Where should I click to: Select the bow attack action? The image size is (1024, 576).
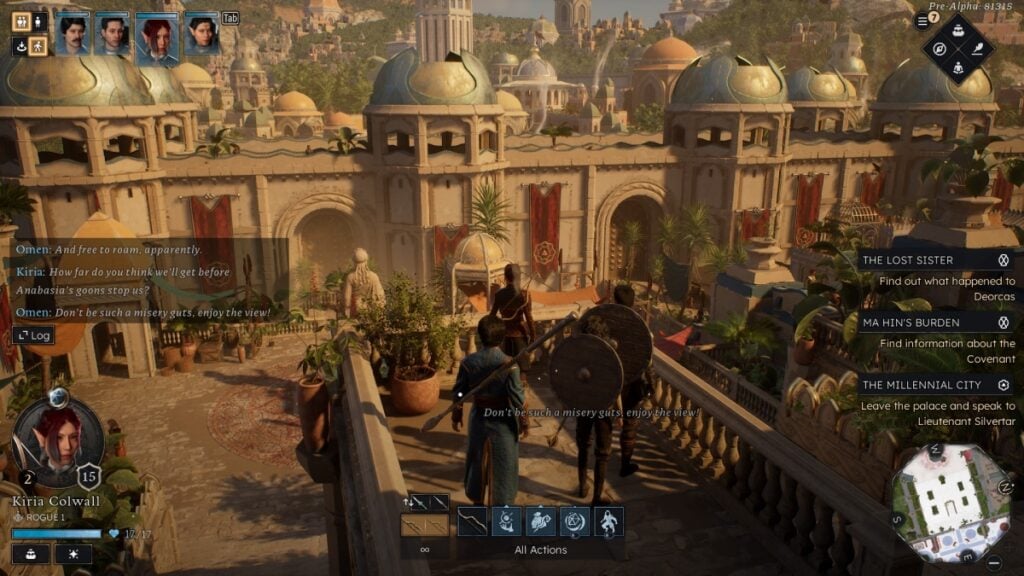tap(472, 521)
